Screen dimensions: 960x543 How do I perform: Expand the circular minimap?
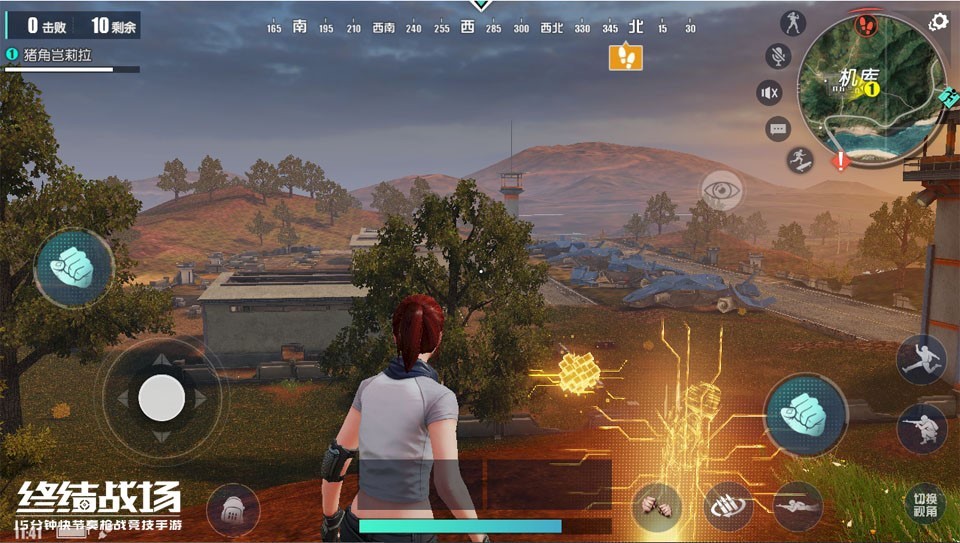[871, 88]
